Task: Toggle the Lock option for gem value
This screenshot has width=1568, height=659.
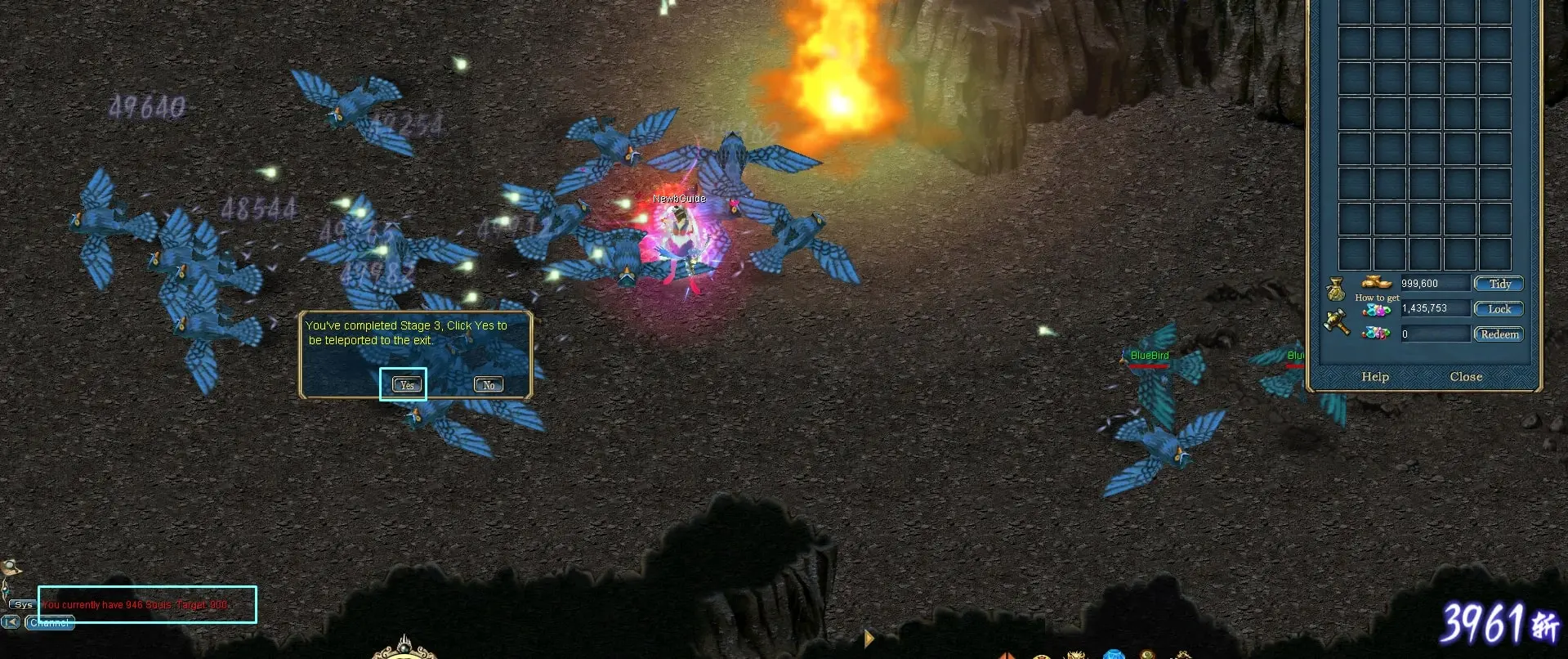Action: 1499,309
